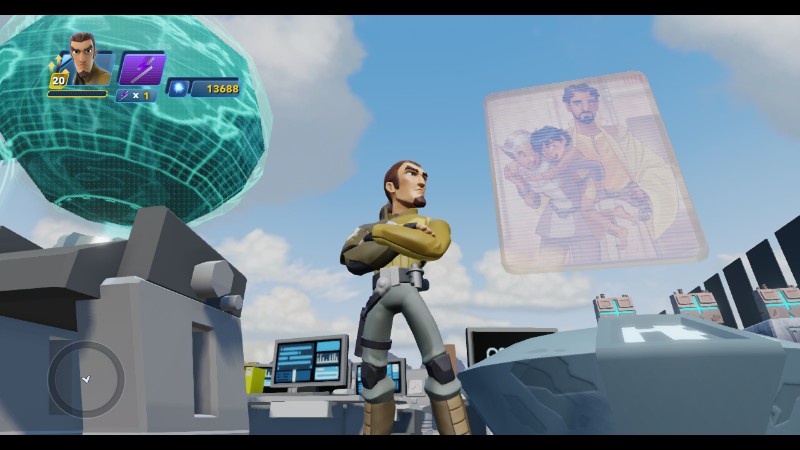Screen dimensions: 800x450
Task: Click the circular compass minimap
Action: pos(86,379)
